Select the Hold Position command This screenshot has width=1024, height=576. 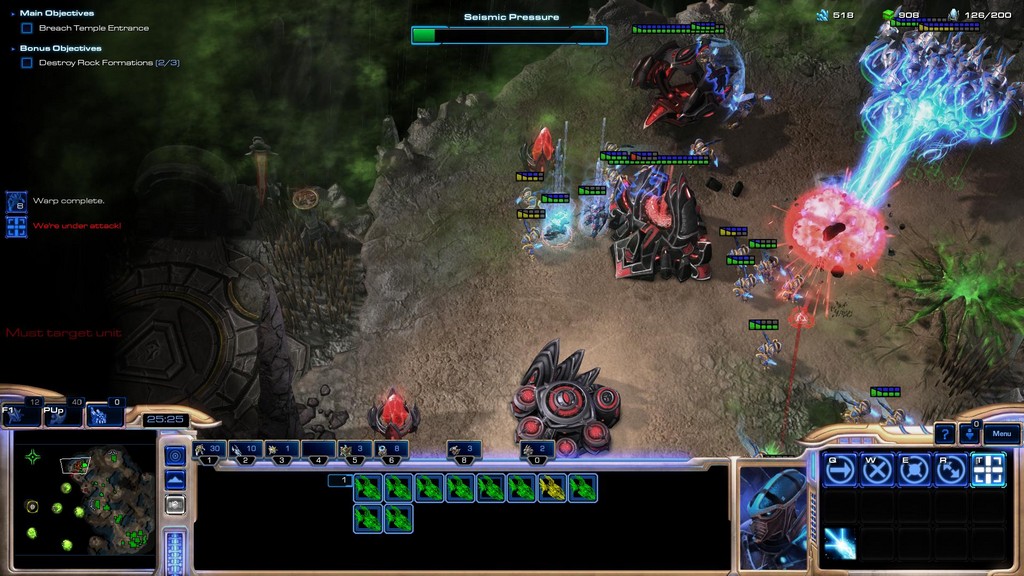913,469
